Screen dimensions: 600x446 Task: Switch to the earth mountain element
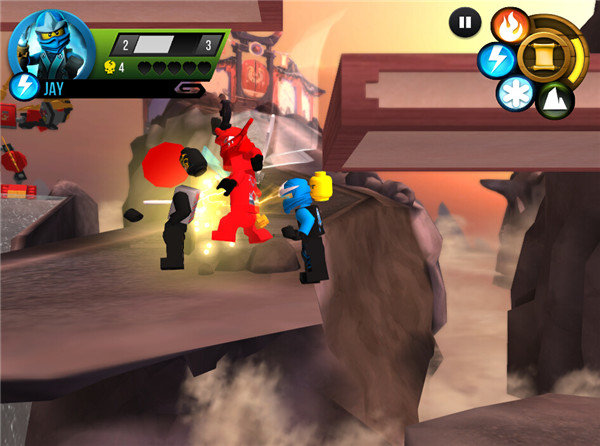[x=555, y=99]
